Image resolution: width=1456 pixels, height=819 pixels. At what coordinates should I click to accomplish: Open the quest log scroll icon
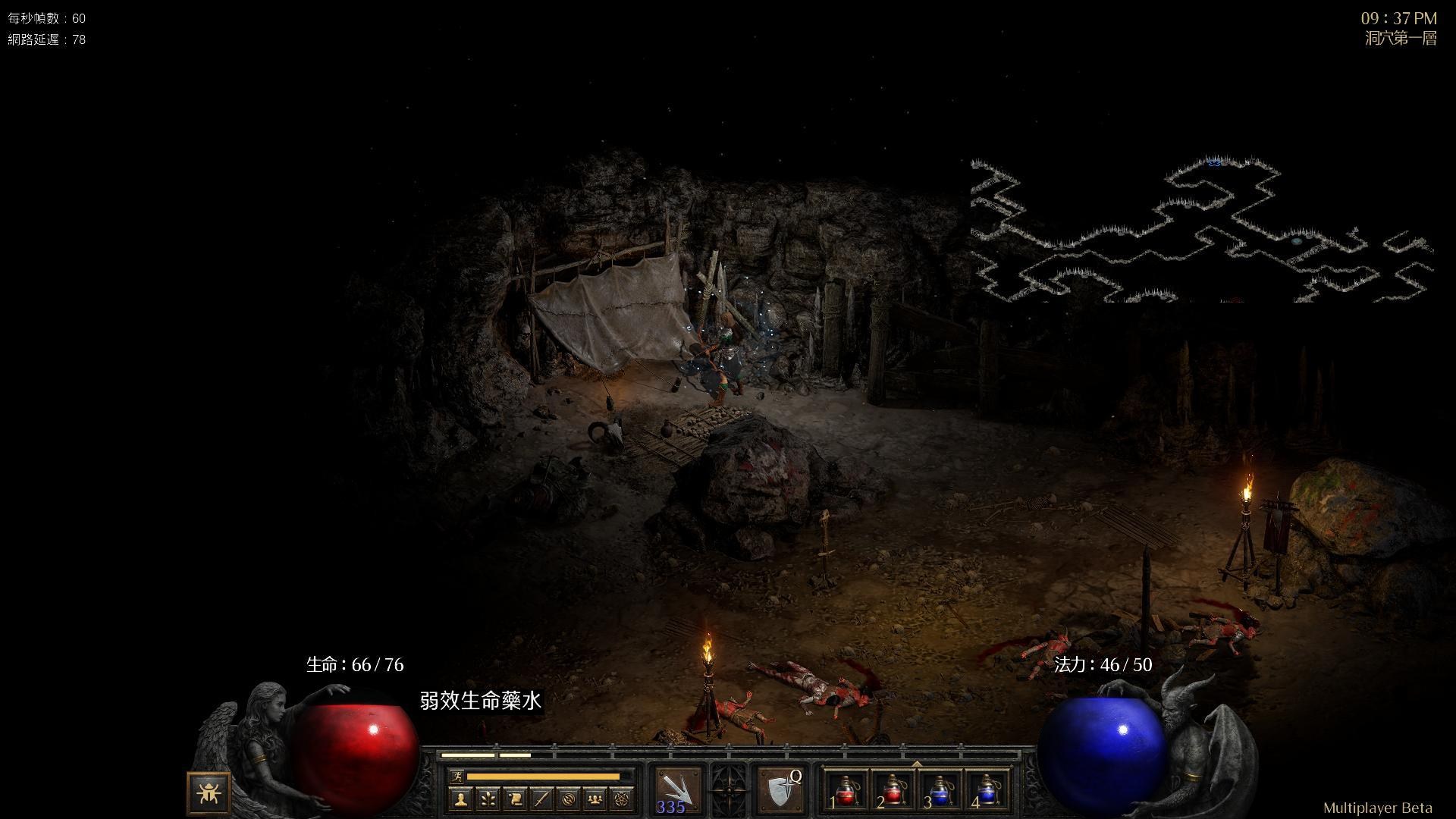click(515, 799)
